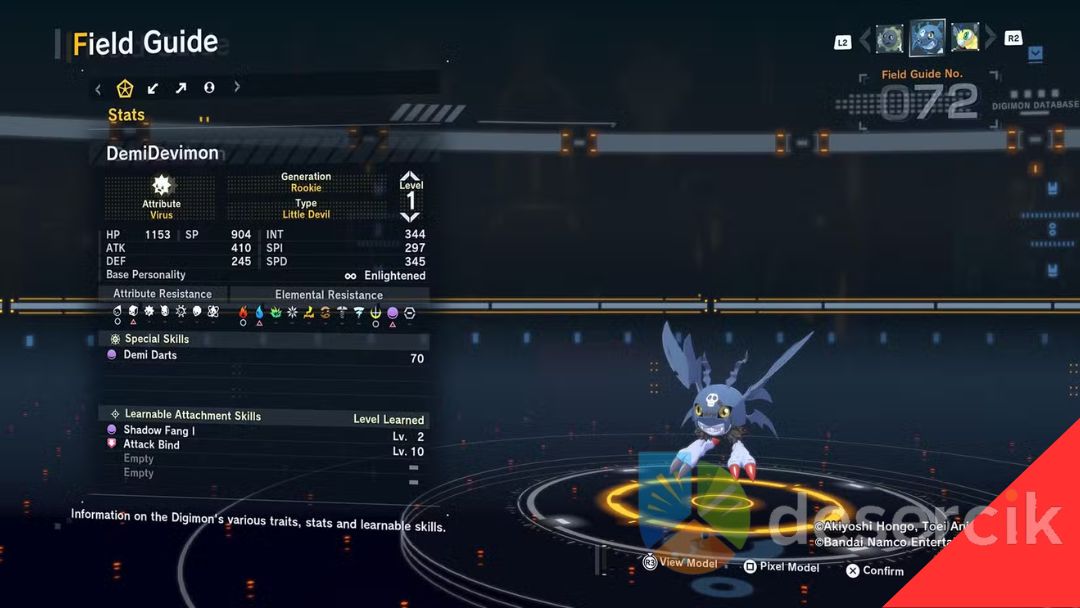Select the pentagon Stats tab icon
Image resolution: width=1080 pixels, height=608 pixels.
point(125,88)
